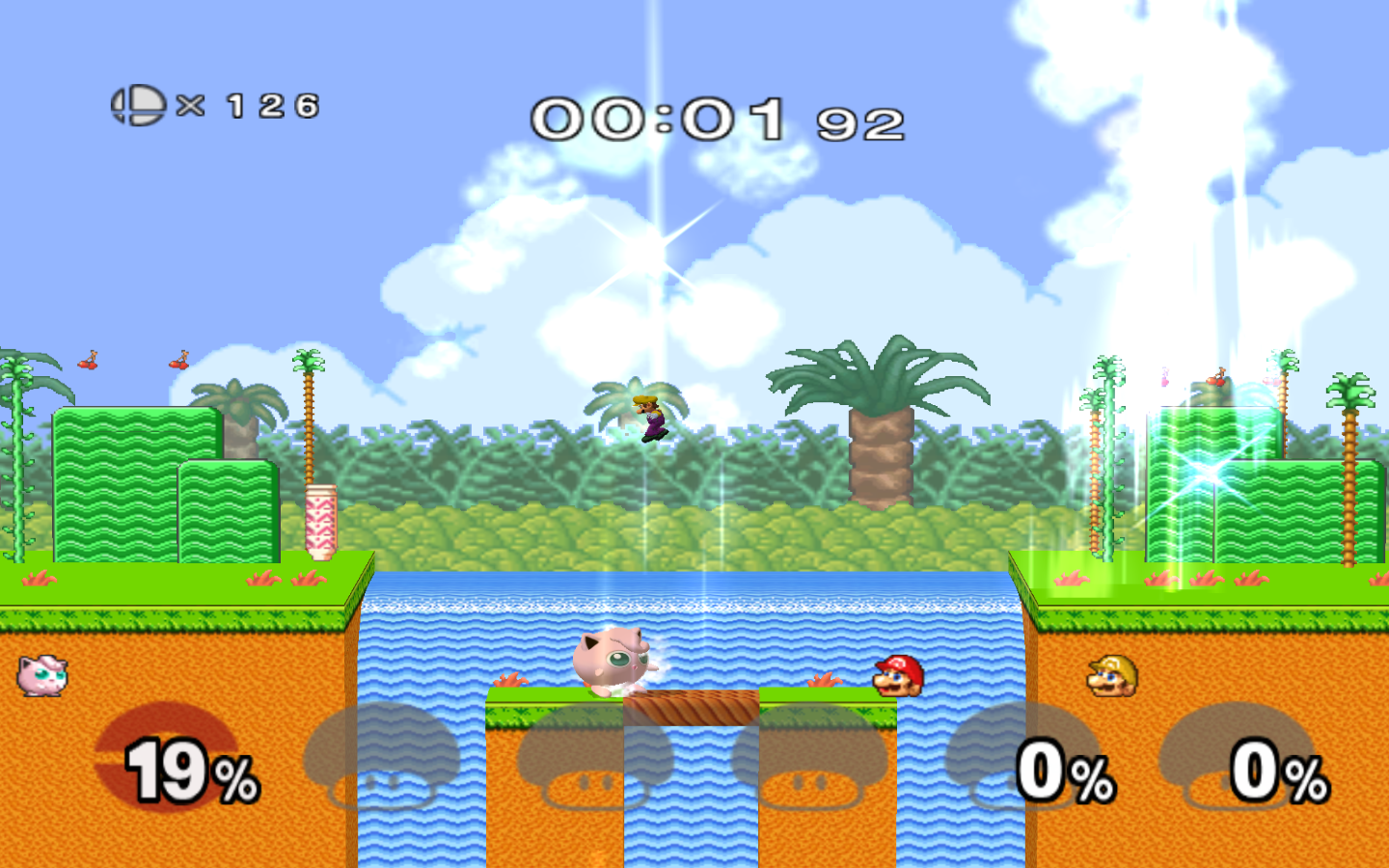Viewport: 1389px width, 868px height.
Task: Click Jigglypuff's stock icon
Action: coord(42,675)
